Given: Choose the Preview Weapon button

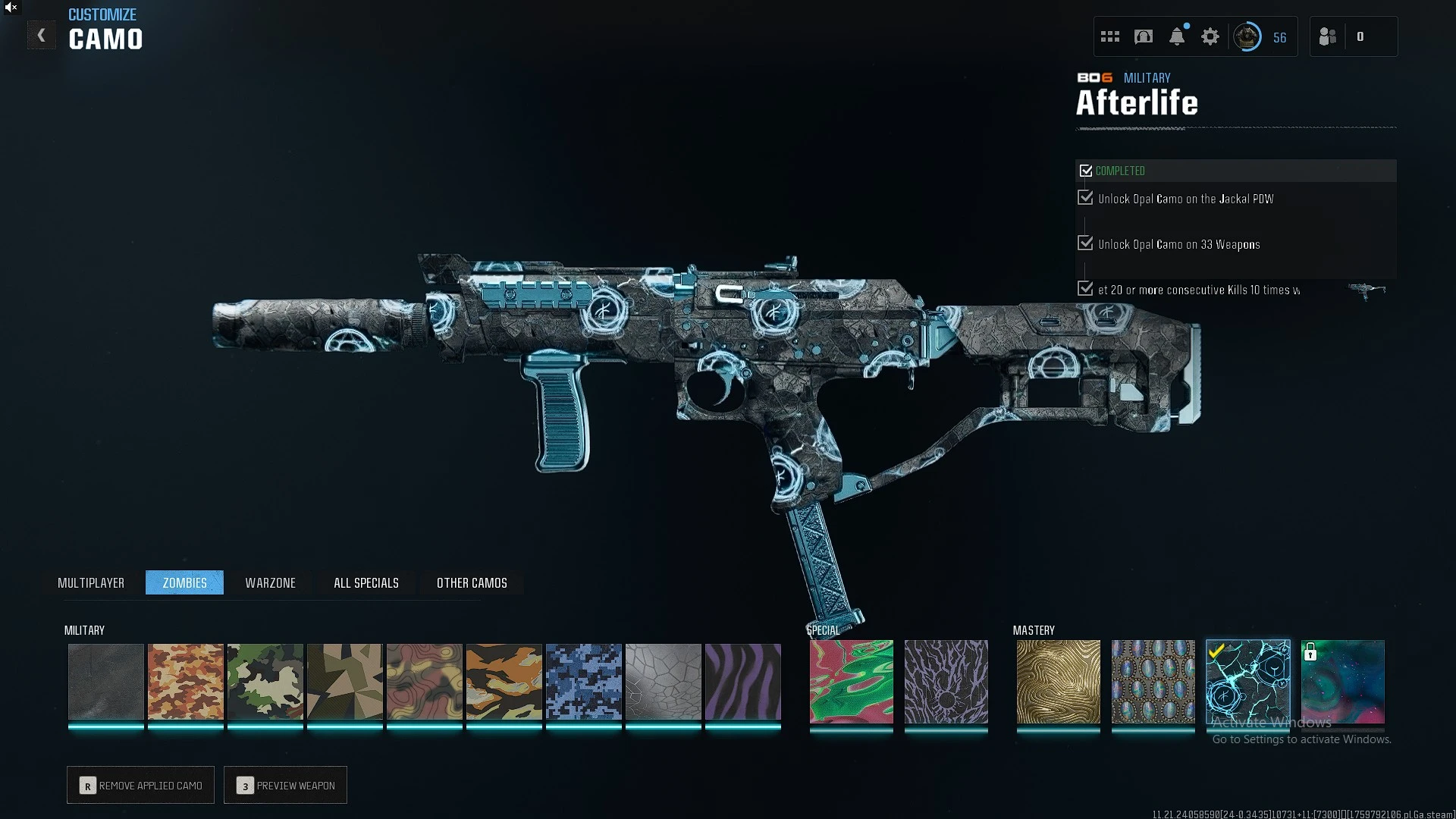Looking at the screenshot, I should [x=286, y=785].
